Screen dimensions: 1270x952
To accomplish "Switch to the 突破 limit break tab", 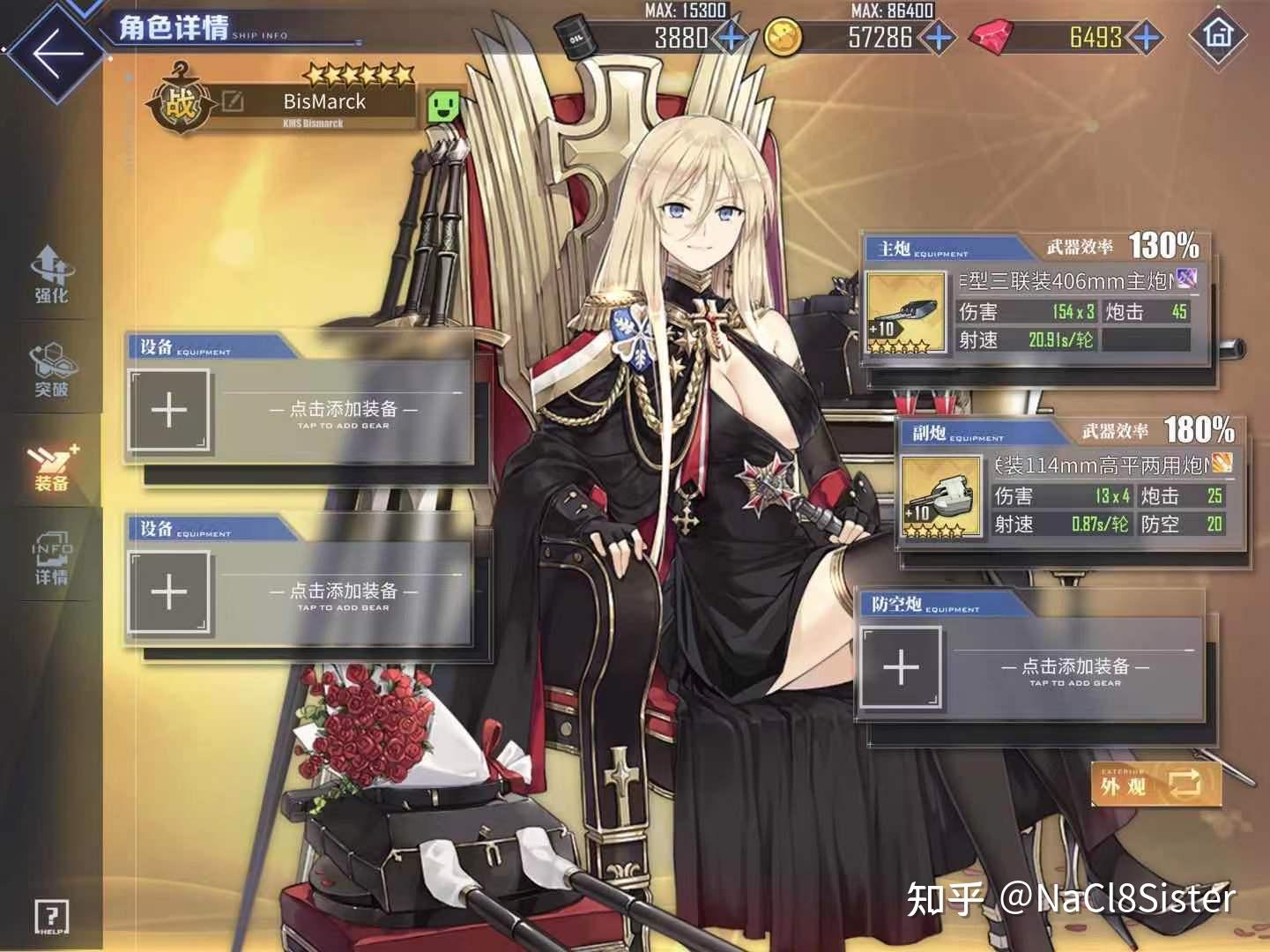I will click(51, 370).
